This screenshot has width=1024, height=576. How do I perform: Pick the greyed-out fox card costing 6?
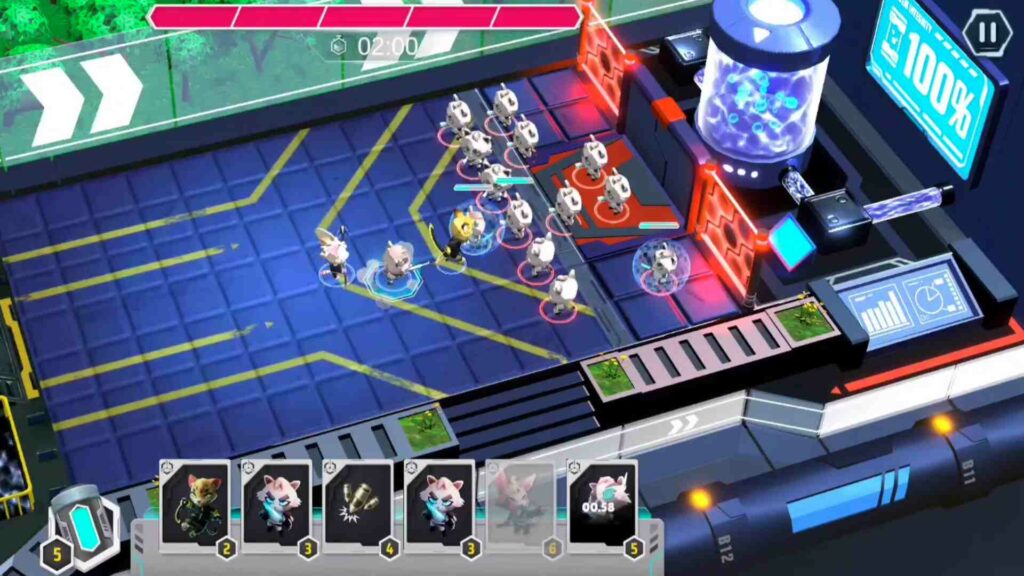coord(521,502)
